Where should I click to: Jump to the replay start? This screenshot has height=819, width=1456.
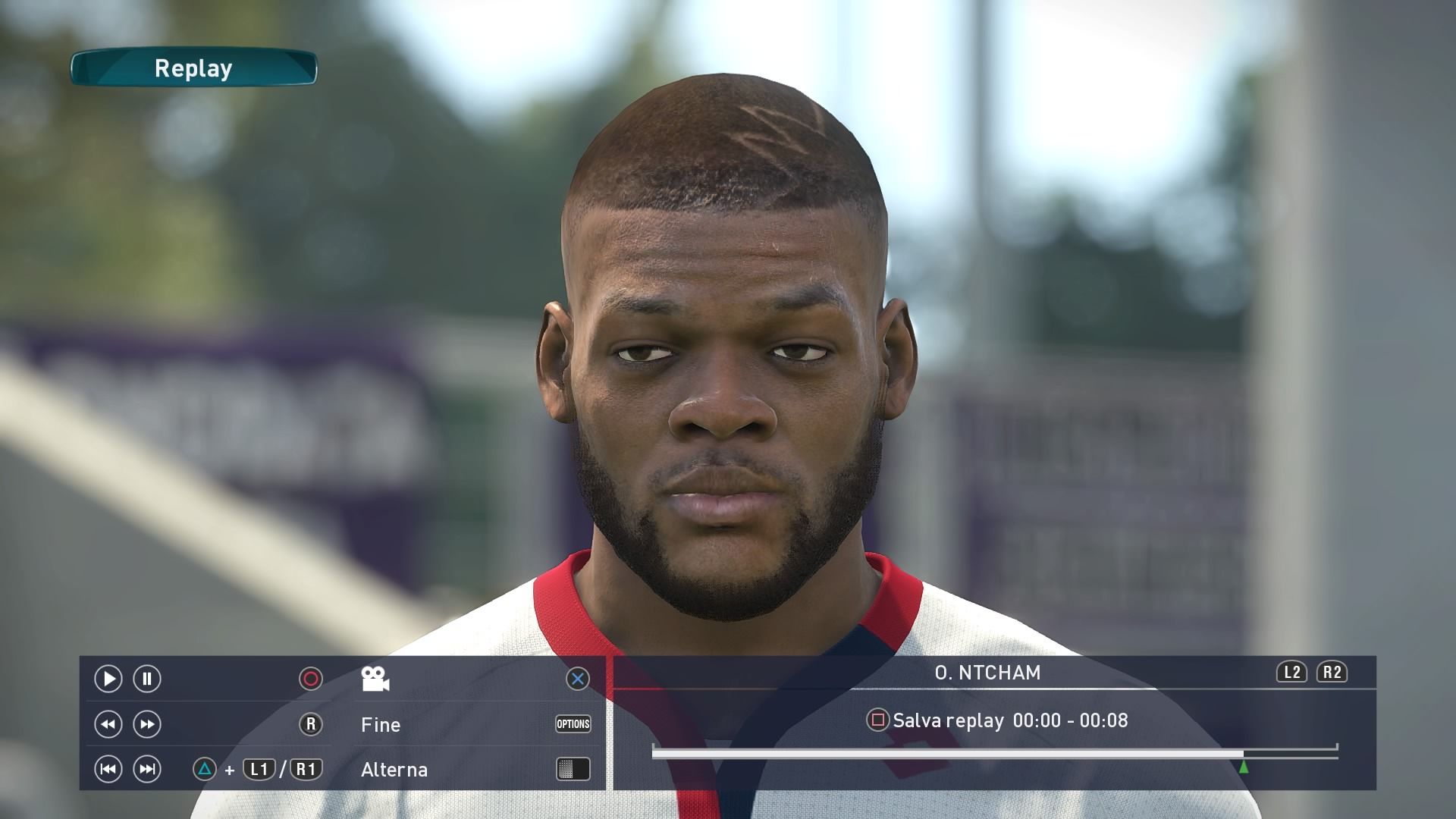pos(108,770)
